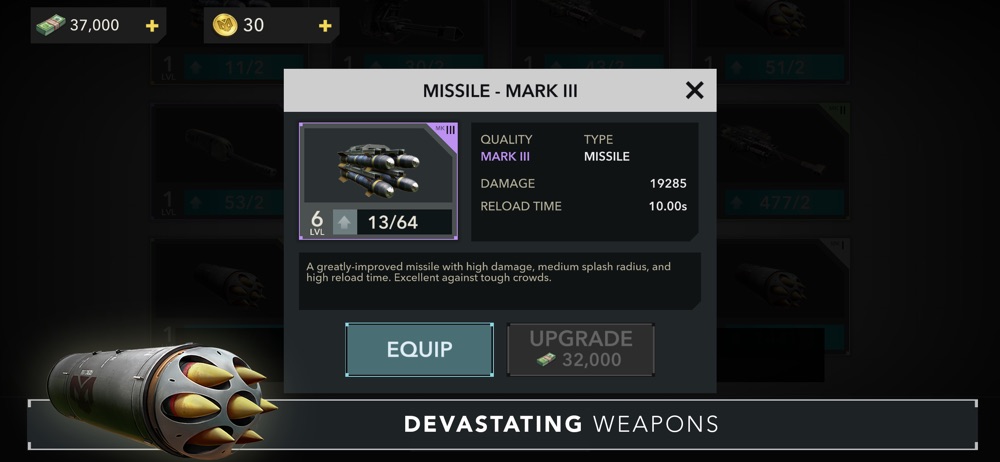Add more cash with the plus button
1000x462 pixels.
click(x=152, y=26)
